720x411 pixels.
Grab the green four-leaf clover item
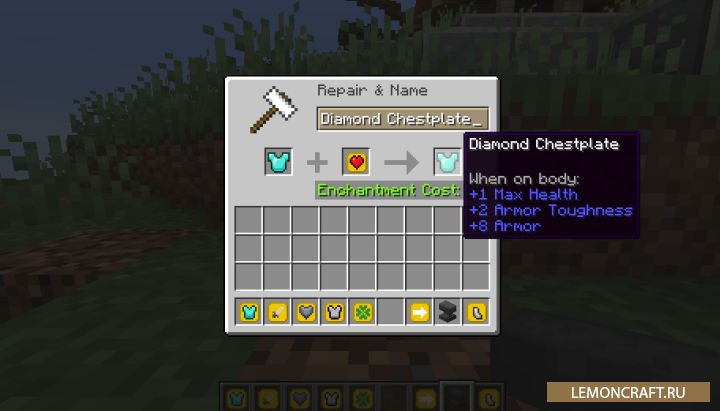click(x=363, y=312)
